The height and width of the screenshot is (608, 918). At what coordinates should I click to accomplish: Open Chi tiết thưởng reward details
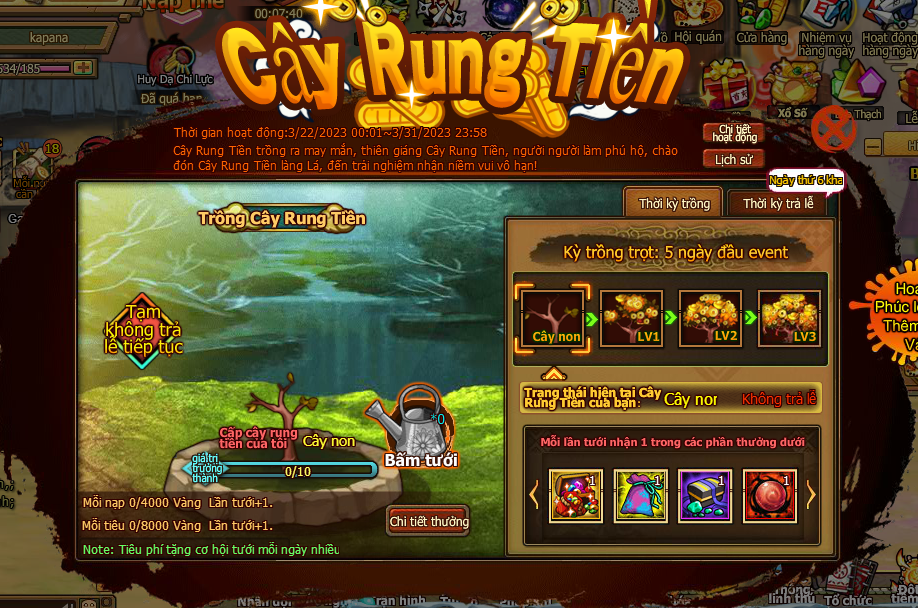pyautogui.click(x=428, y=521)
